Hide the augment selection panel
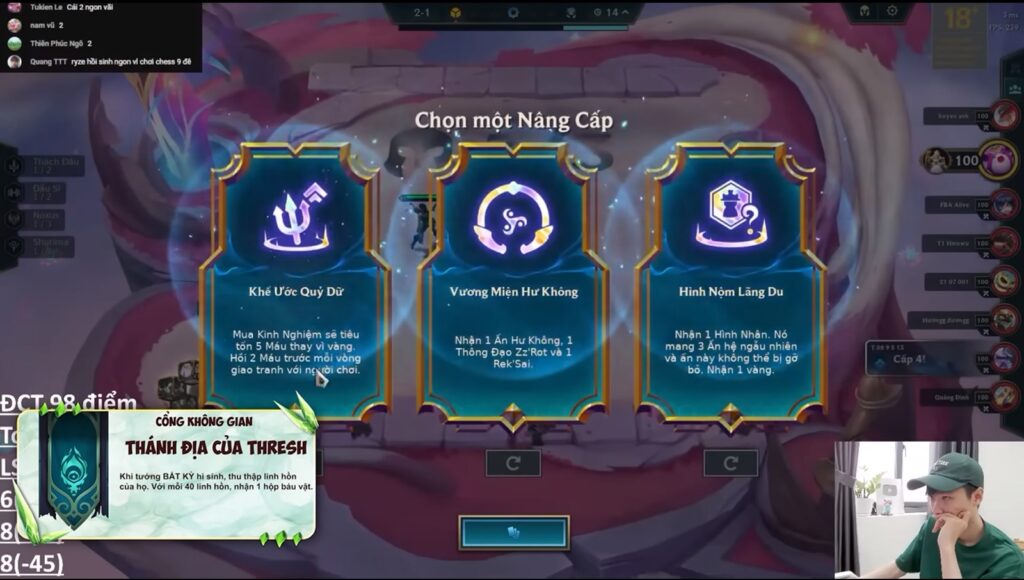Image resolution: width=1024 pixels, height=580 pixels. tap(514, 533)
